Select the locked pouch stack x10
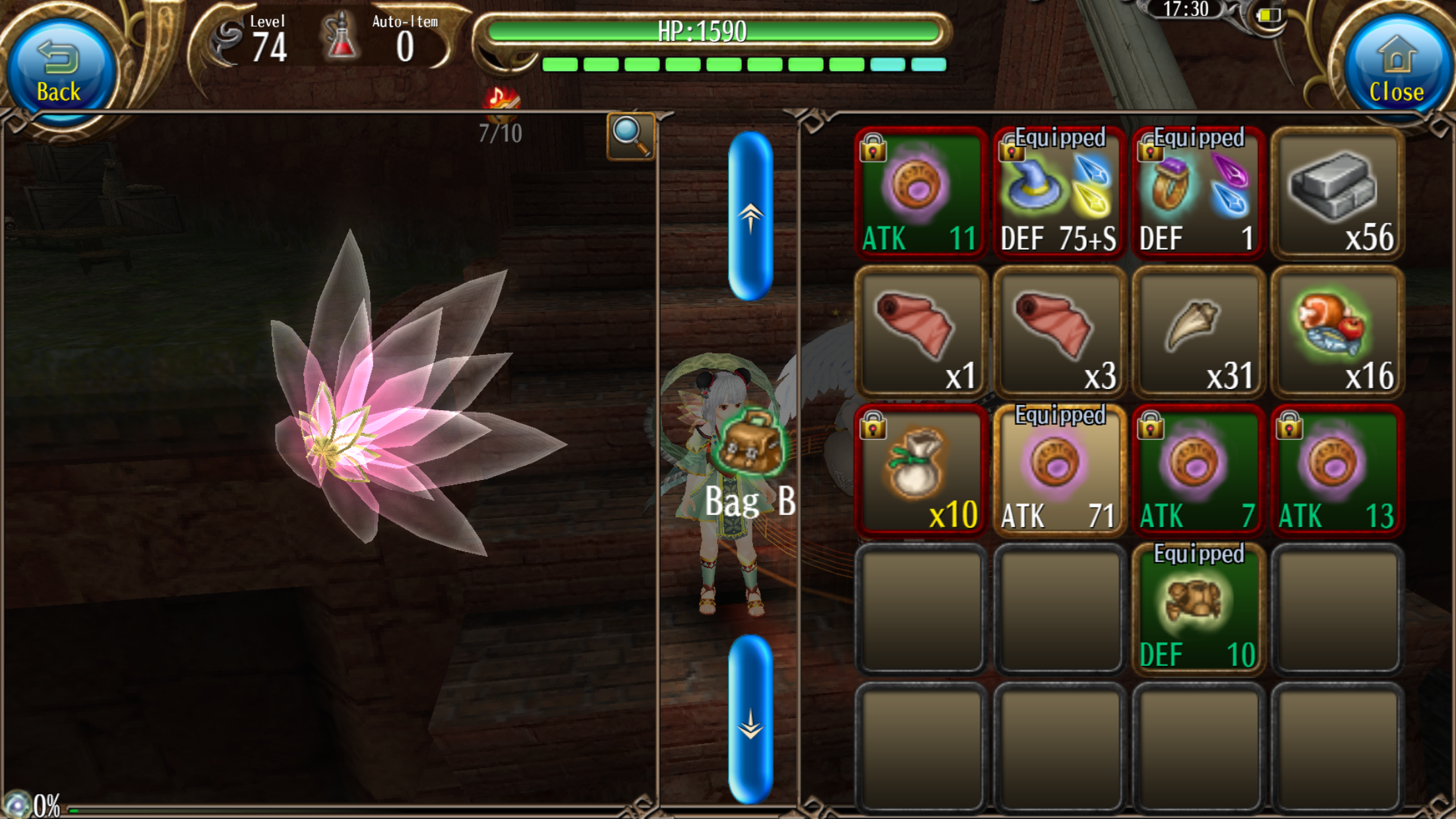This screenshot has height=819, width=1456. (x=921, y=471)
